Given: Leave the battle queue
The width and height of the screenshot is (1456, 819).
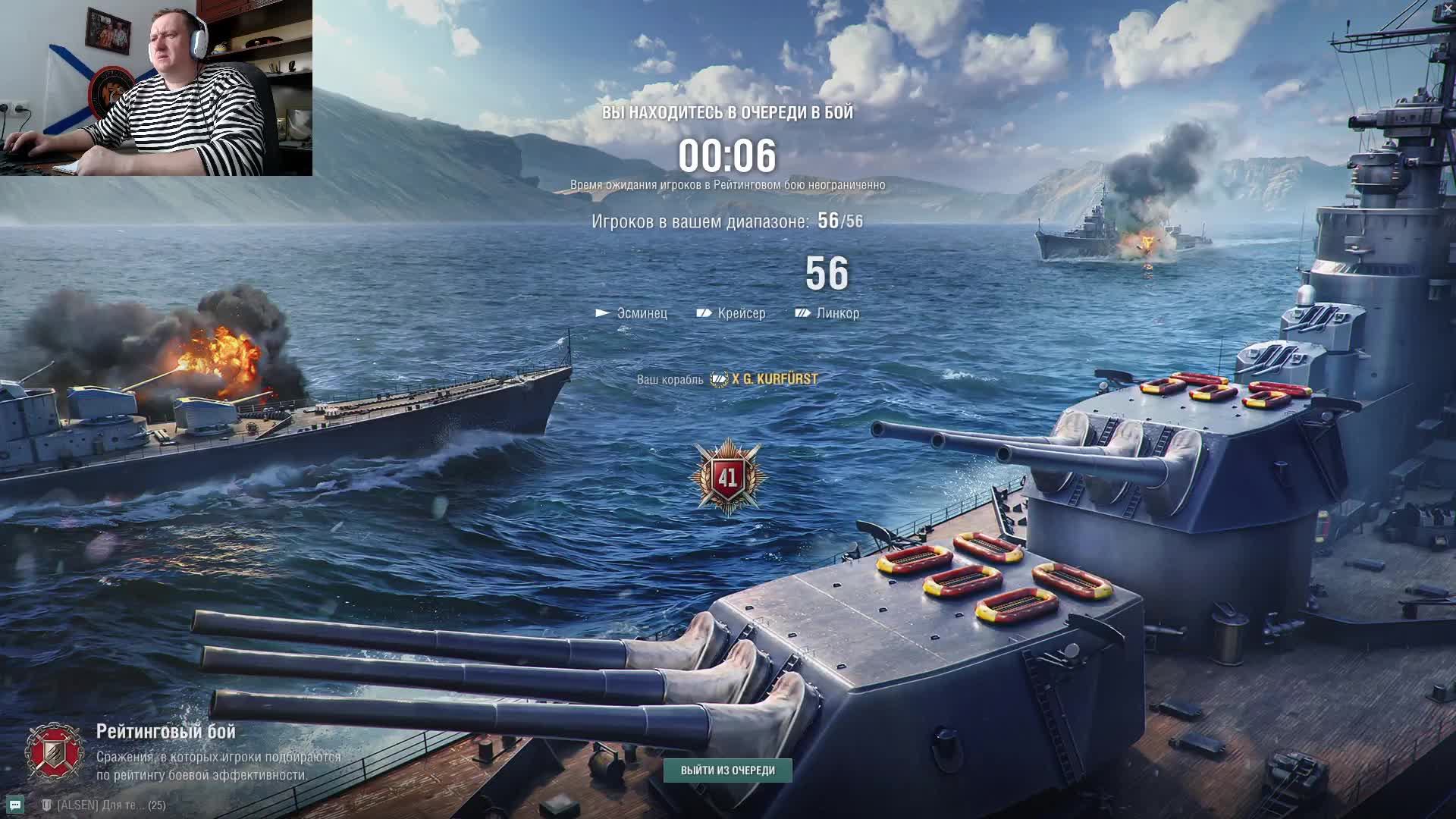Looking at the screenshot, I should coord(727,770).
